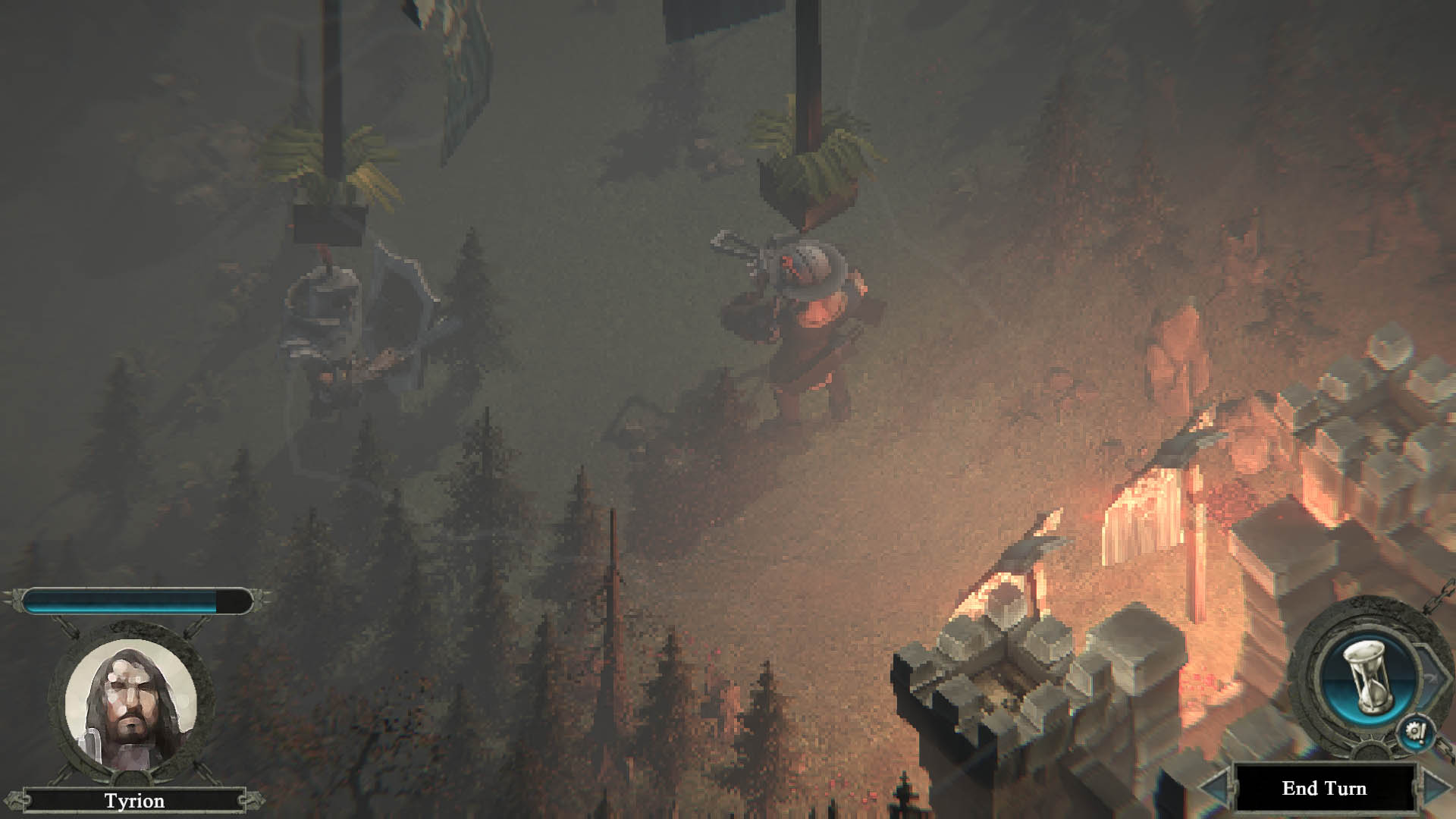Select Tyrion's character portrait

click(130, 703)
